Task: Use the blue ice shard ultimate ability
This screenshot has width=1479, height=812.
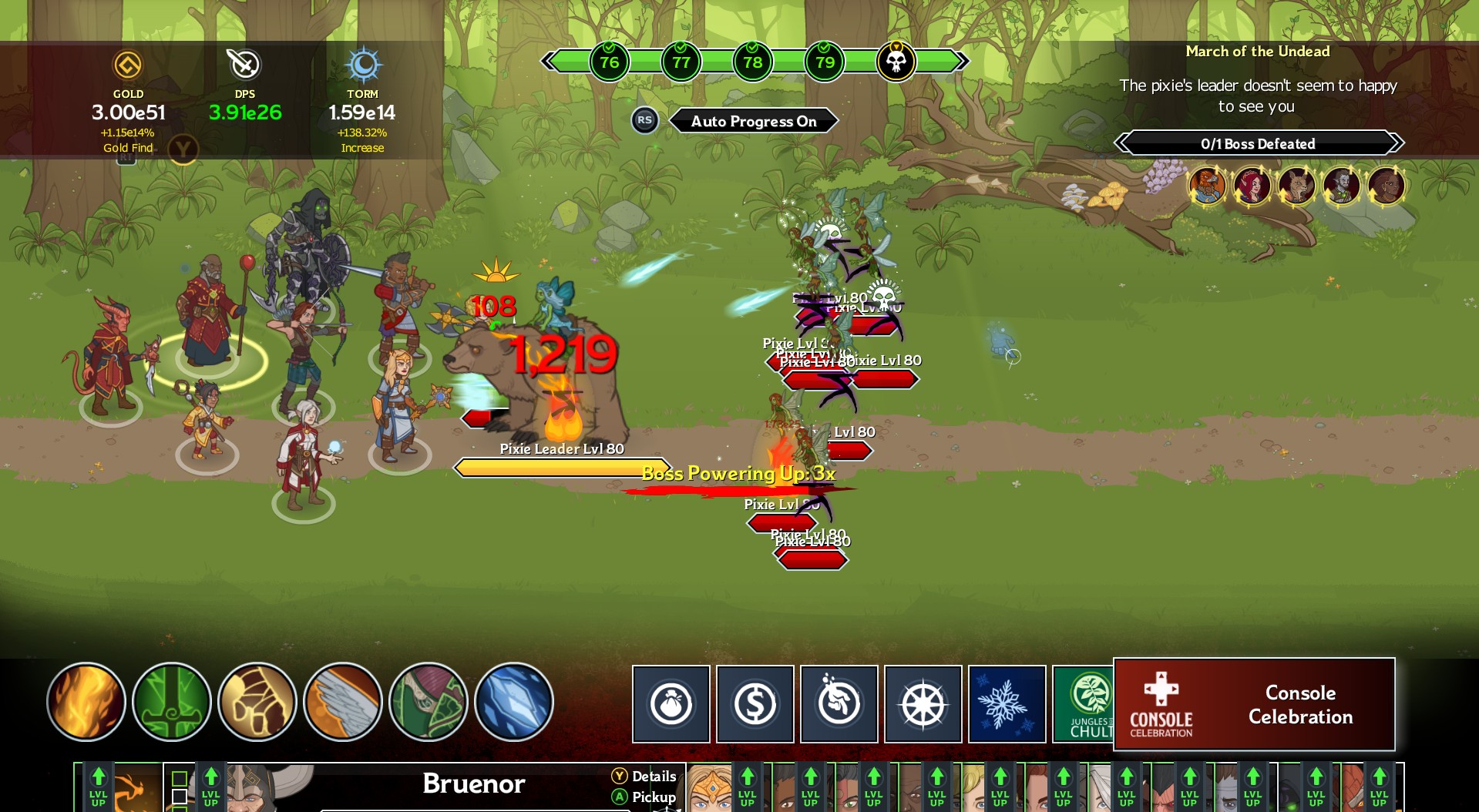Action: [512, 702]
